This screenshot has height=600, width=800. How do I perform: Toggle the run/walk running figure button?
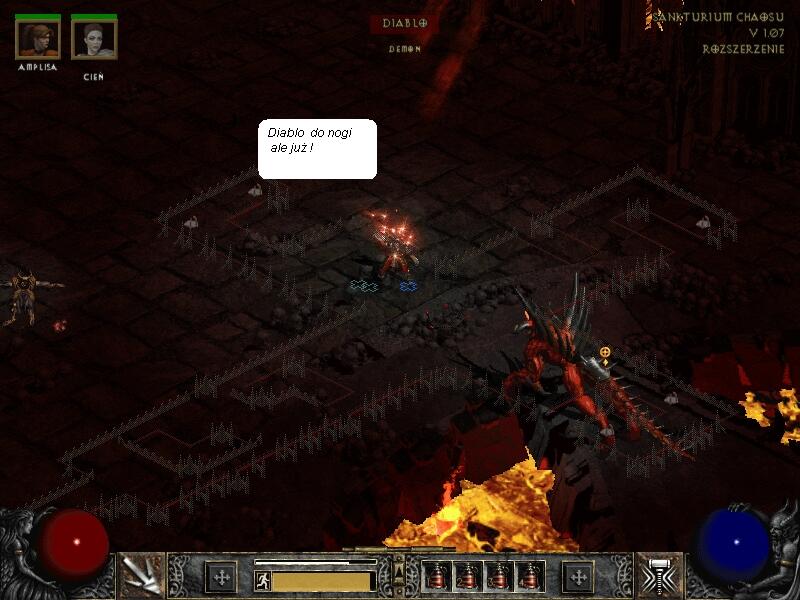[x=262, y=580]
